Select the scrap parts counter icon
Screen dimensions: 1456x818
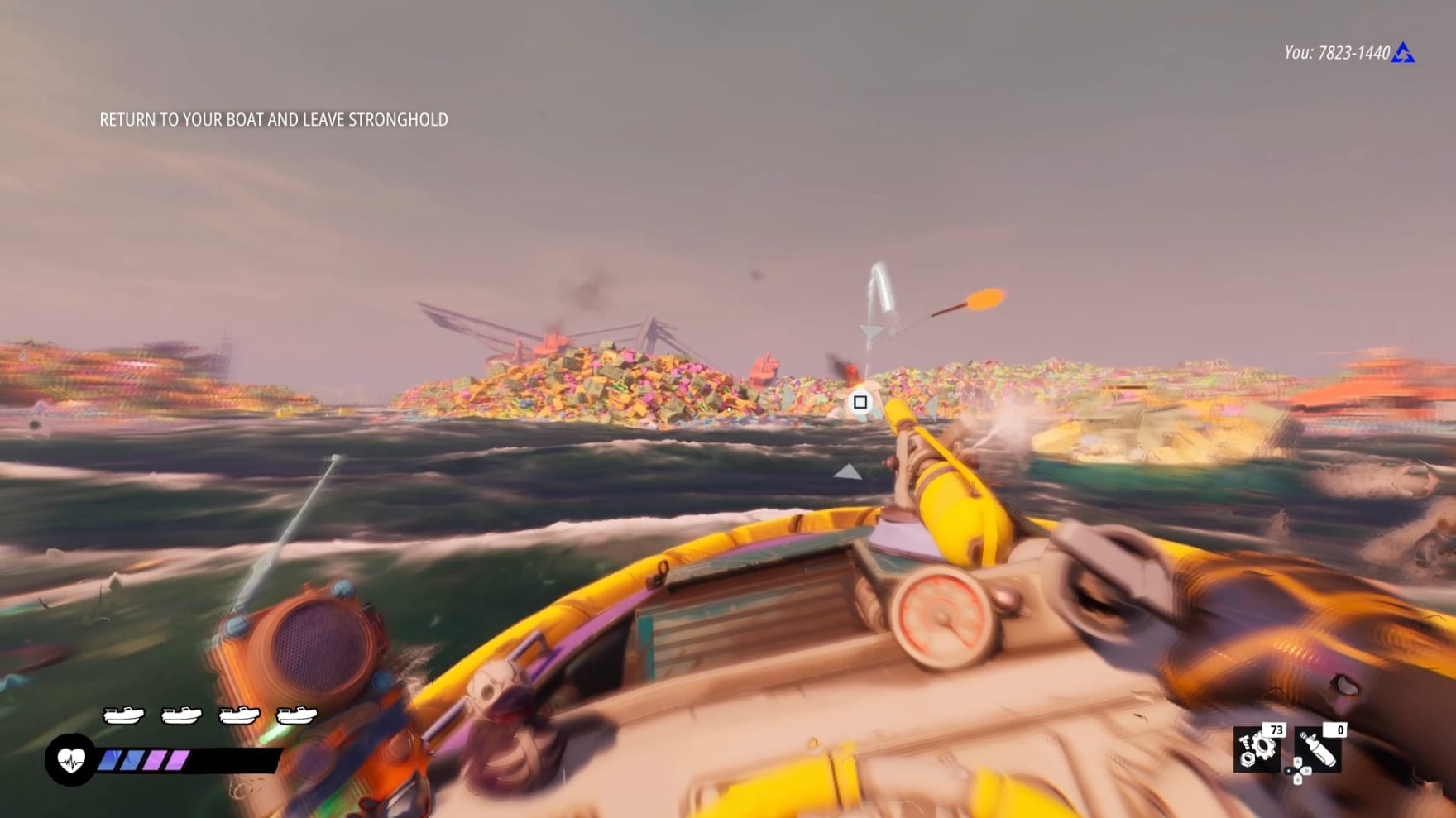click(x=1256, y=749)
